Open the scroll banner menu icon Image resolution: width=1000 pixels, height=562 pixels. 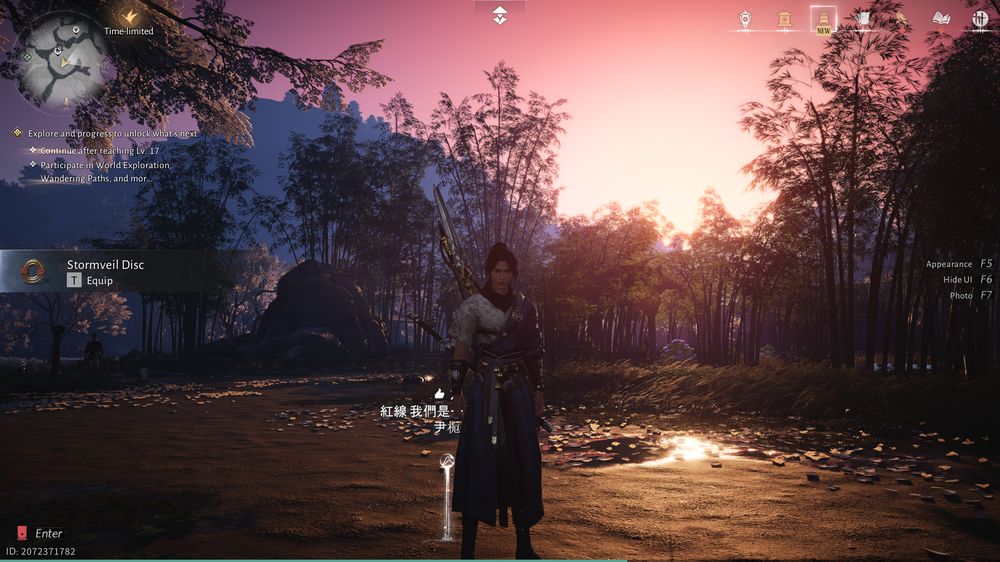[862, 19]
